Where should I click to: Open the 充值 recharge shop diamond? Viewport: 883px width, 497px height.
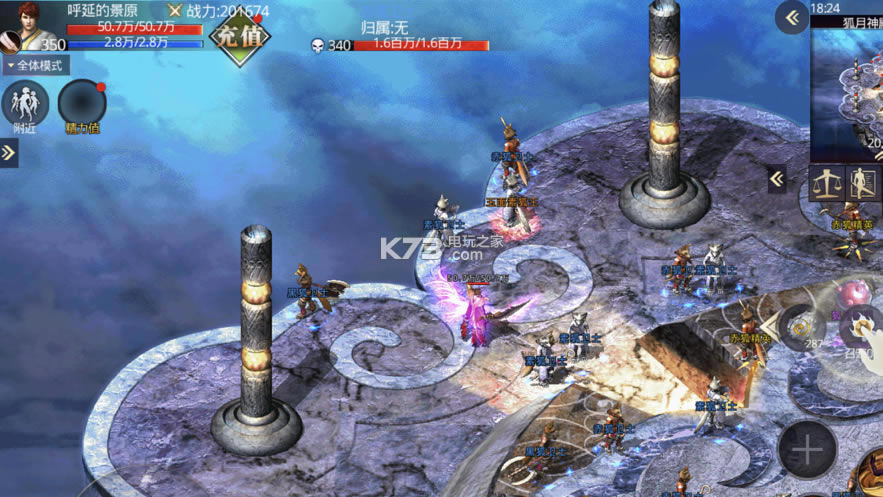[238, 37]
